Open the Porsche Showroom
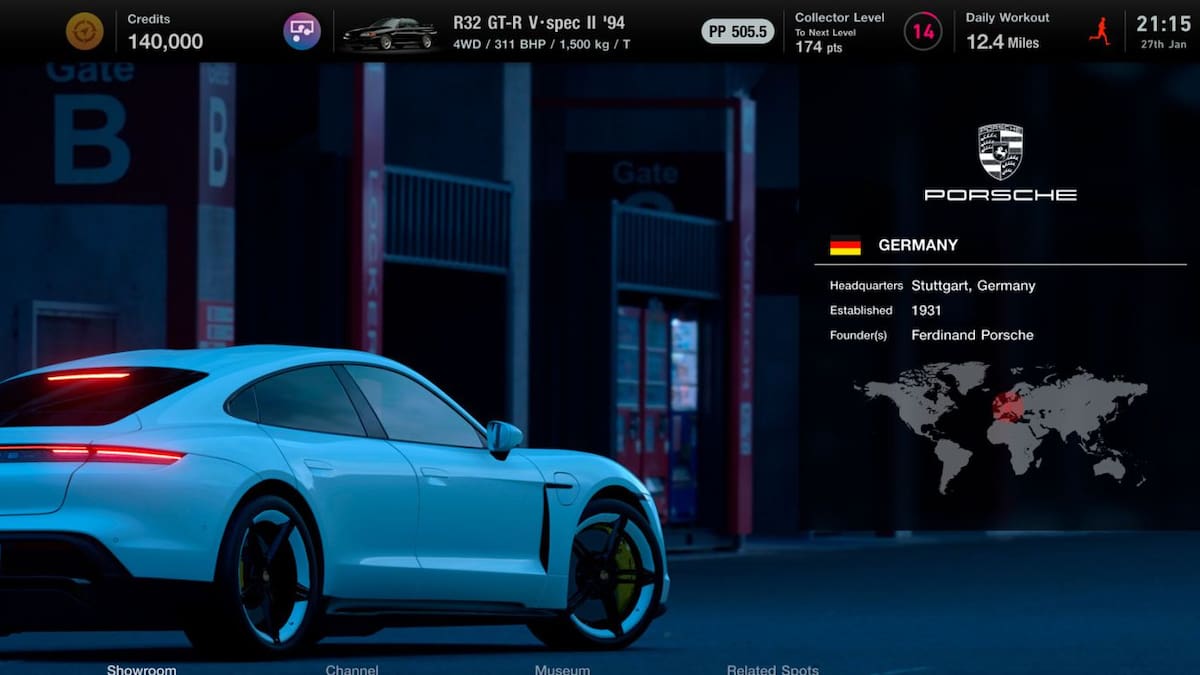1200x675 pixels. (x=141, y=669)
